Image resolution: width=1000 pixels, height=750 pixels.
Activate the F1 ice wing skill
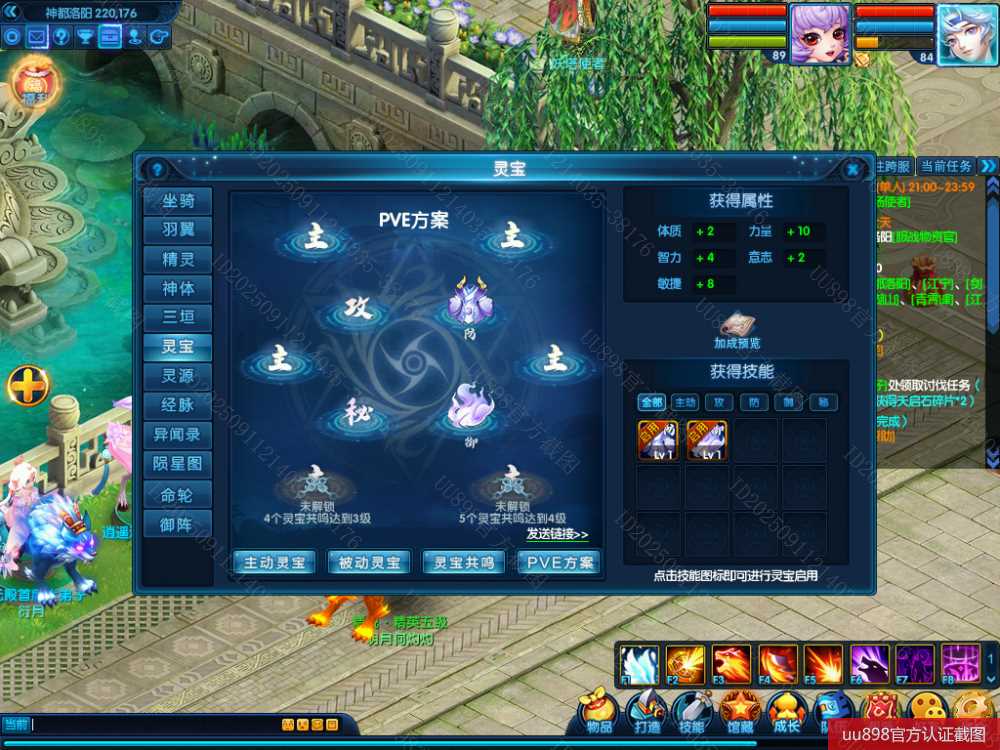638,664
